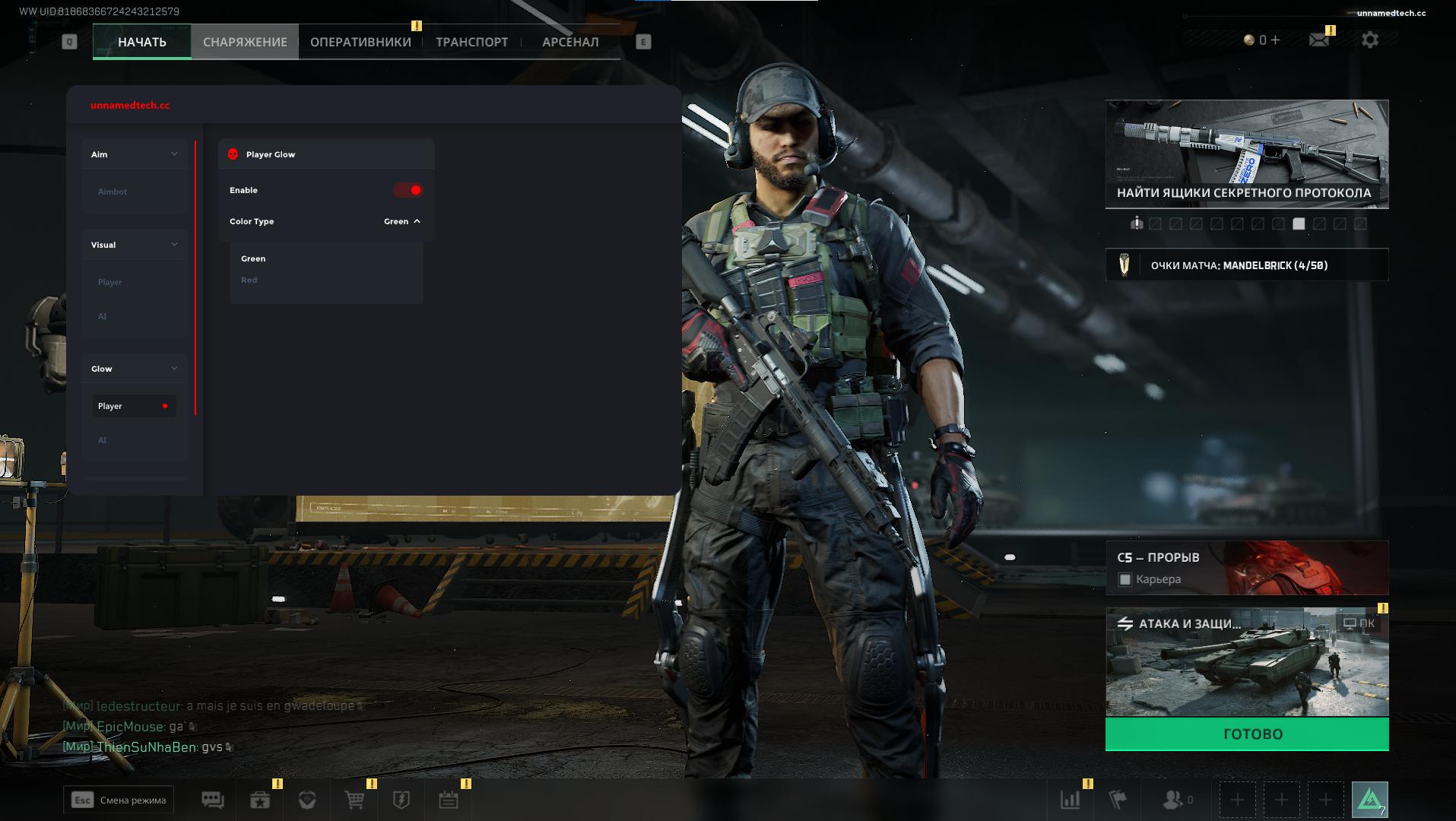The height and width of the screenshot is (821, 1456).
Task: Open the secret protocol crates event banner
Action: click(1247, 154)
